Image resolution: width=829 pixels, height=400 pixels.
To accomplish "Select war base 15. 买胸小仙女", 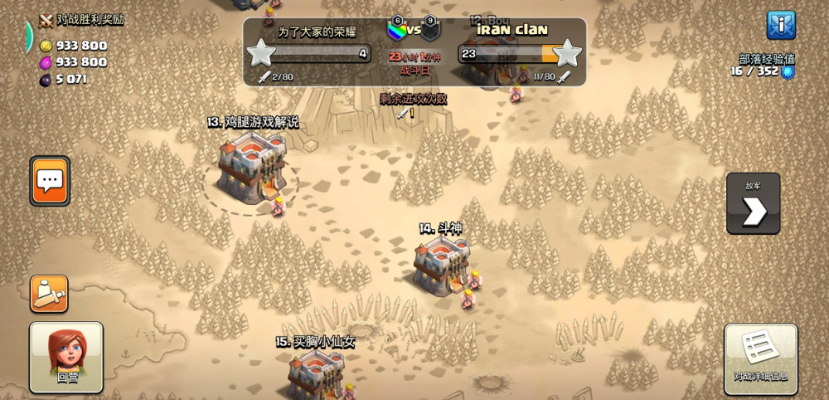I will tap(316, 373).
